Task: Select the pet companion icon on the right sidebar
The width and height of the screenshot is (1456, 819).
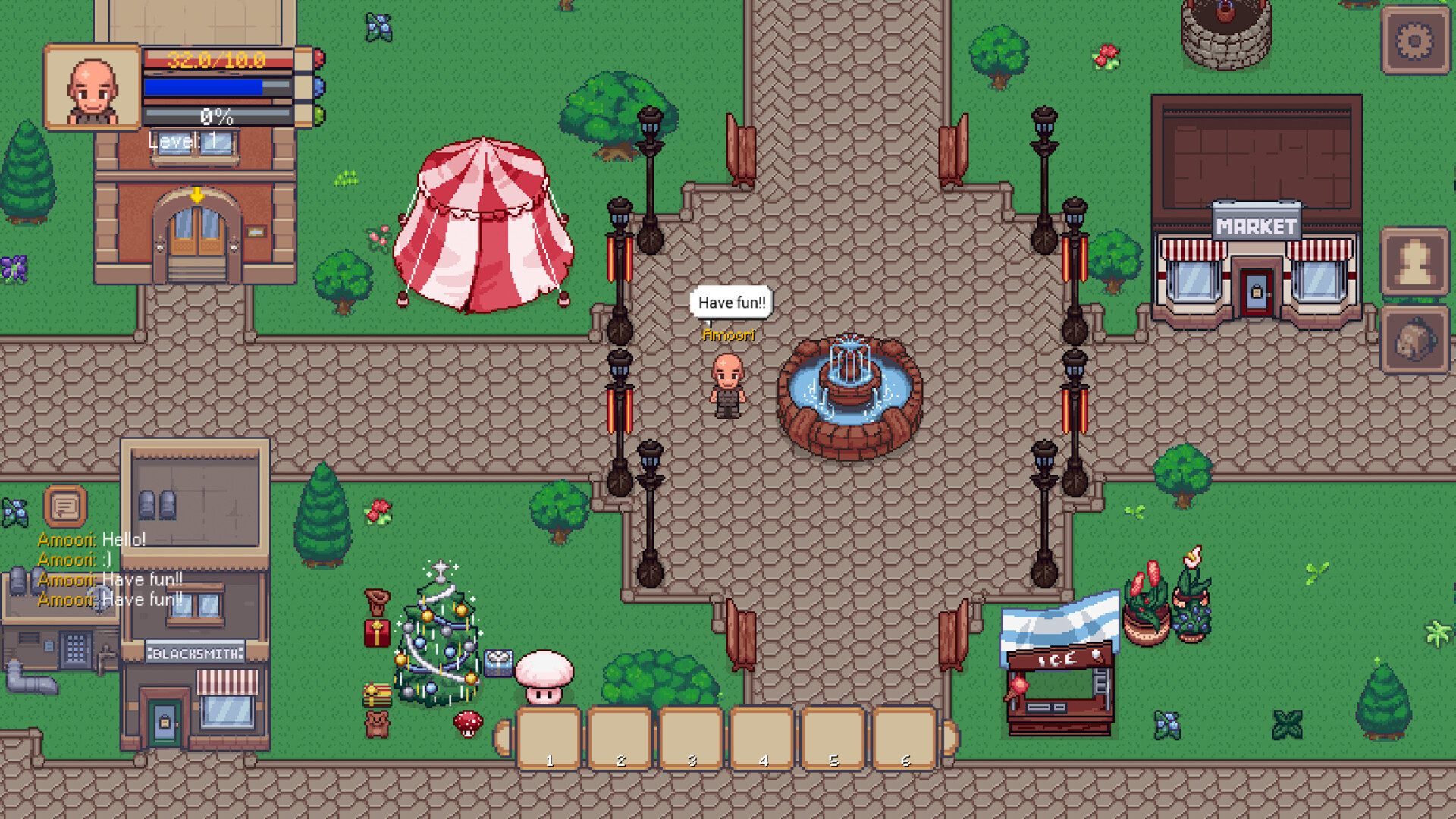Action: [1415, 338]
